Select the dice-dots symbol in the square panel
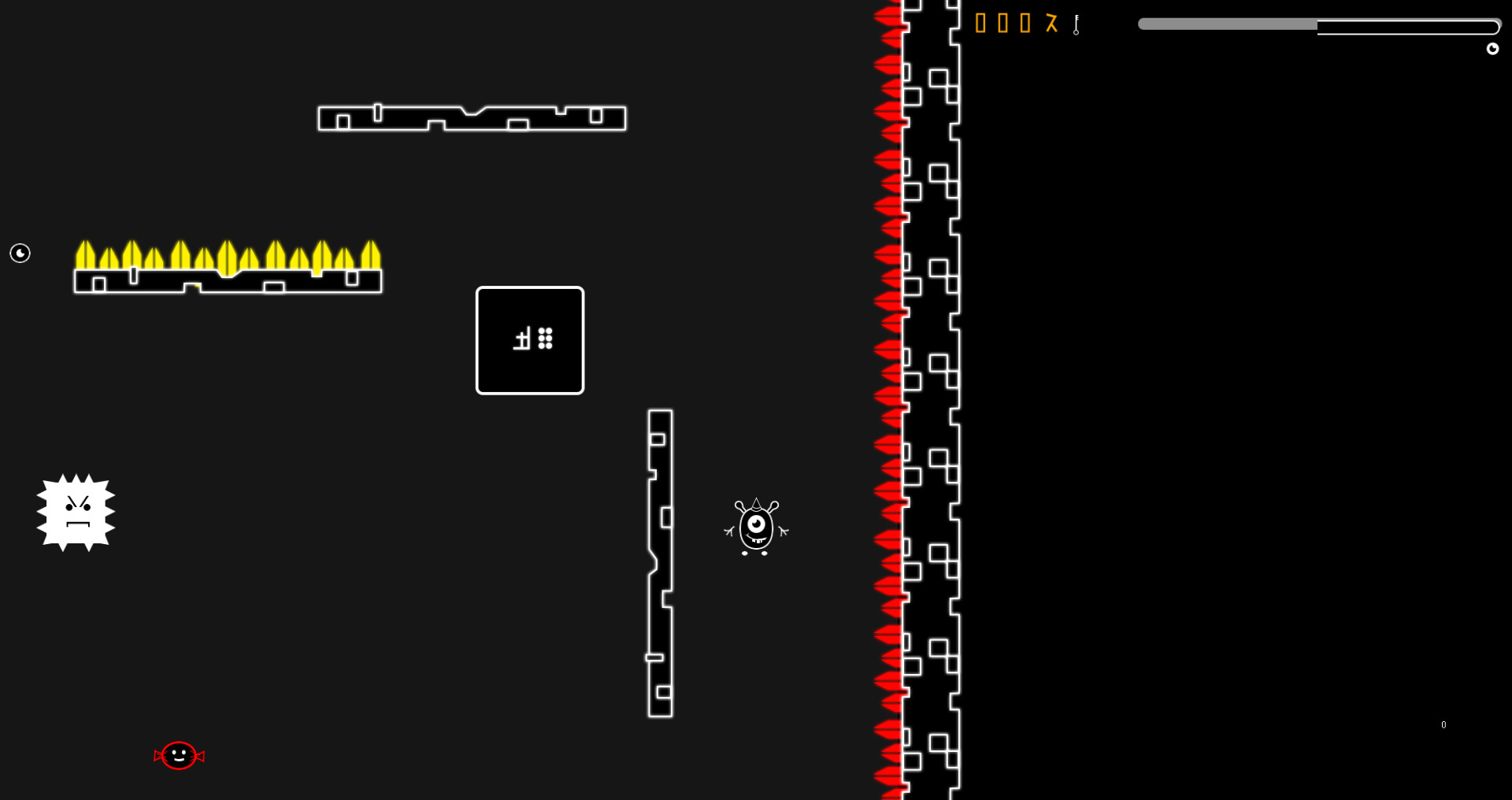The image size is (1512, 800). [x=545, y=339]
